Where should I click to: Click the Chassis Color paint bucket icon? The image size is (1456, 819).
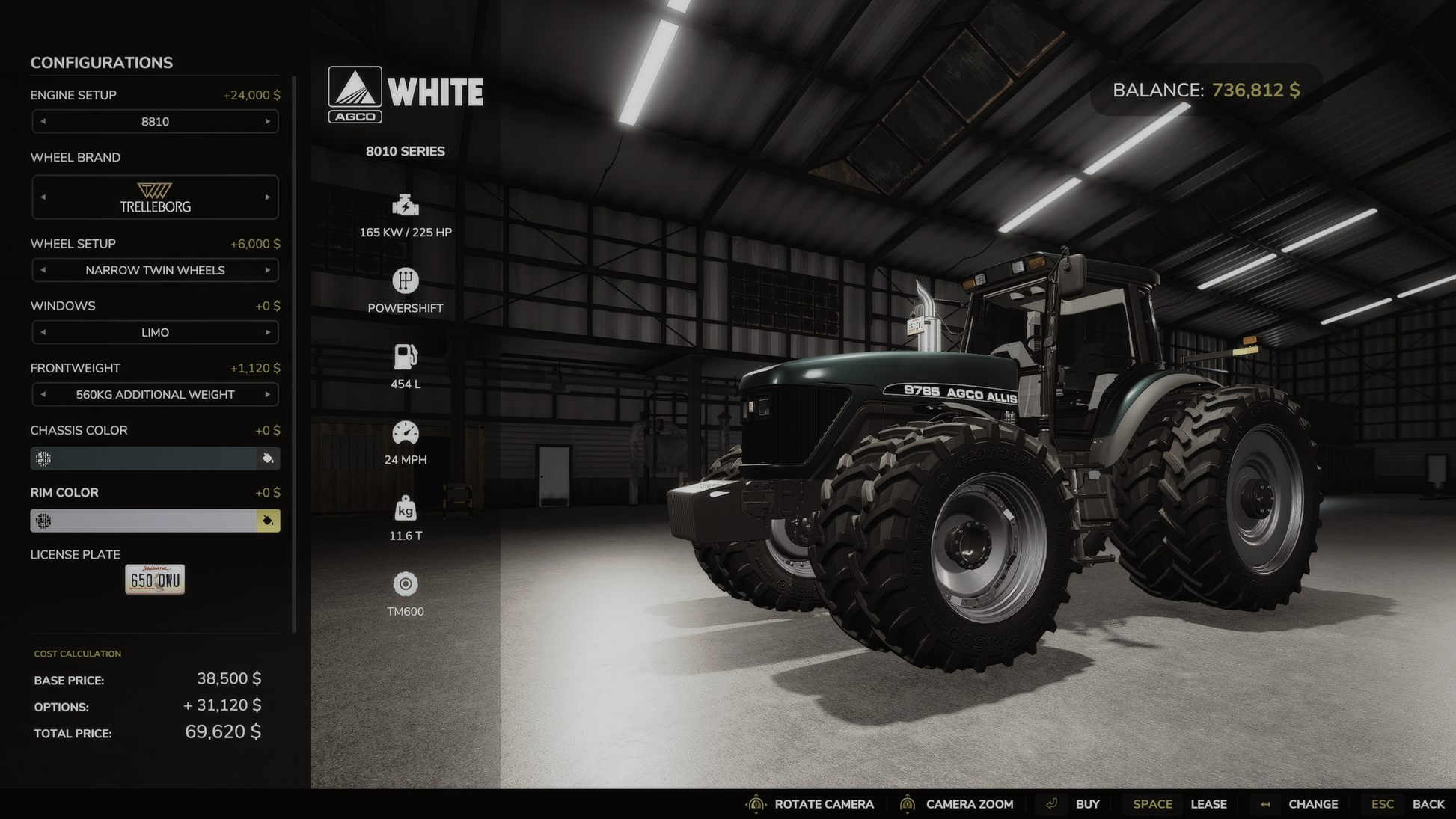[x=268, y=458]
